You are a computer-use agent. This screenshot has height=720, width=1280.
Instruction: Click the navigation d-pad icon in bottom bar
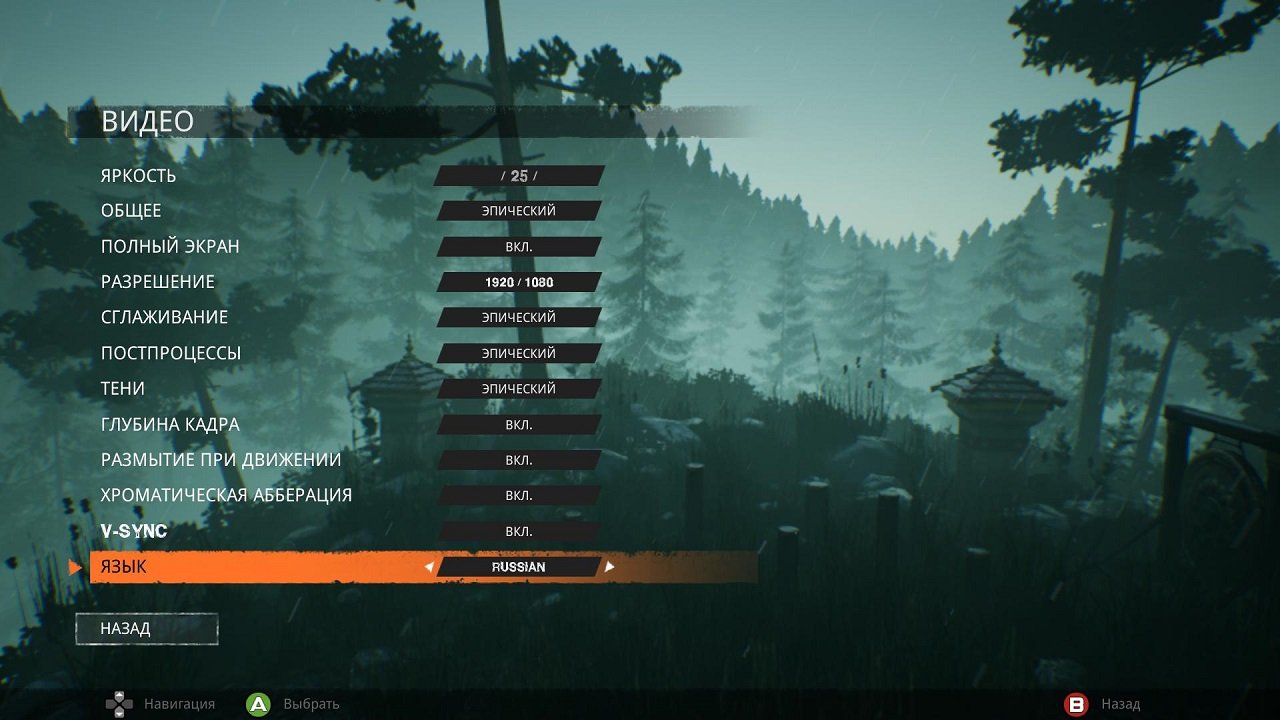tap(118, 704)
